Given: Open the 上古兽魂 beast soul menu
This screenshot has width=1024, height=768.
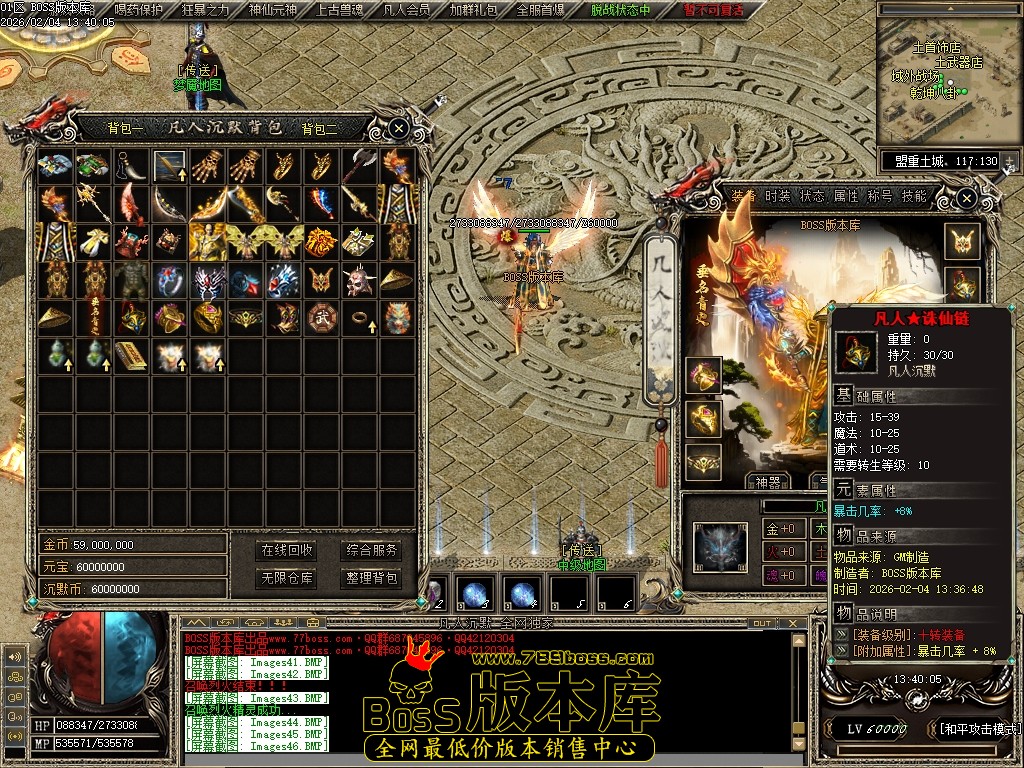Looking at the screenshot, I should coord(340,11).
